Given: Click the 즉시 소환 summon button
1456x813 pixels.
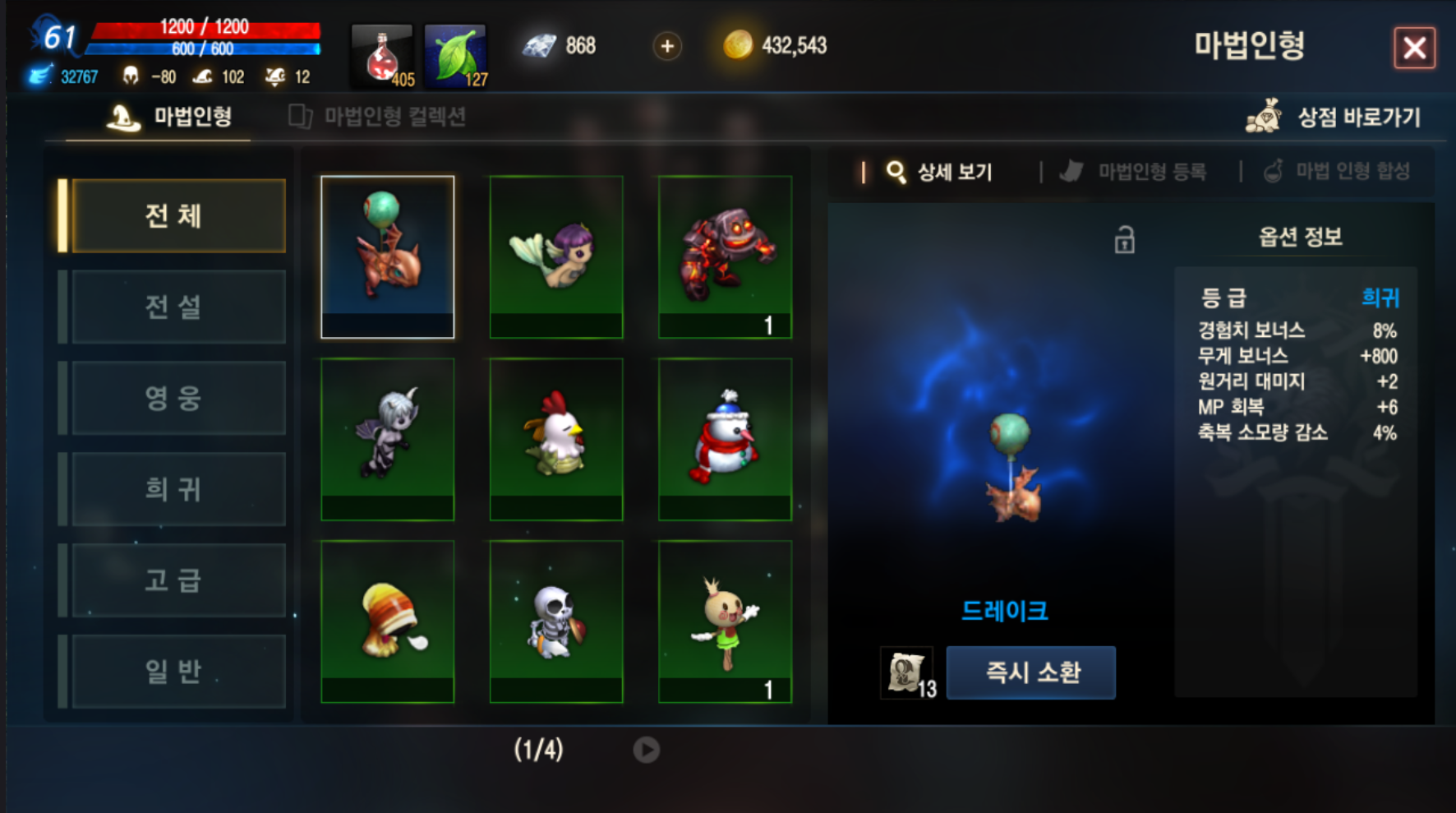Looking at the screenshot, I should [1030, 672].
